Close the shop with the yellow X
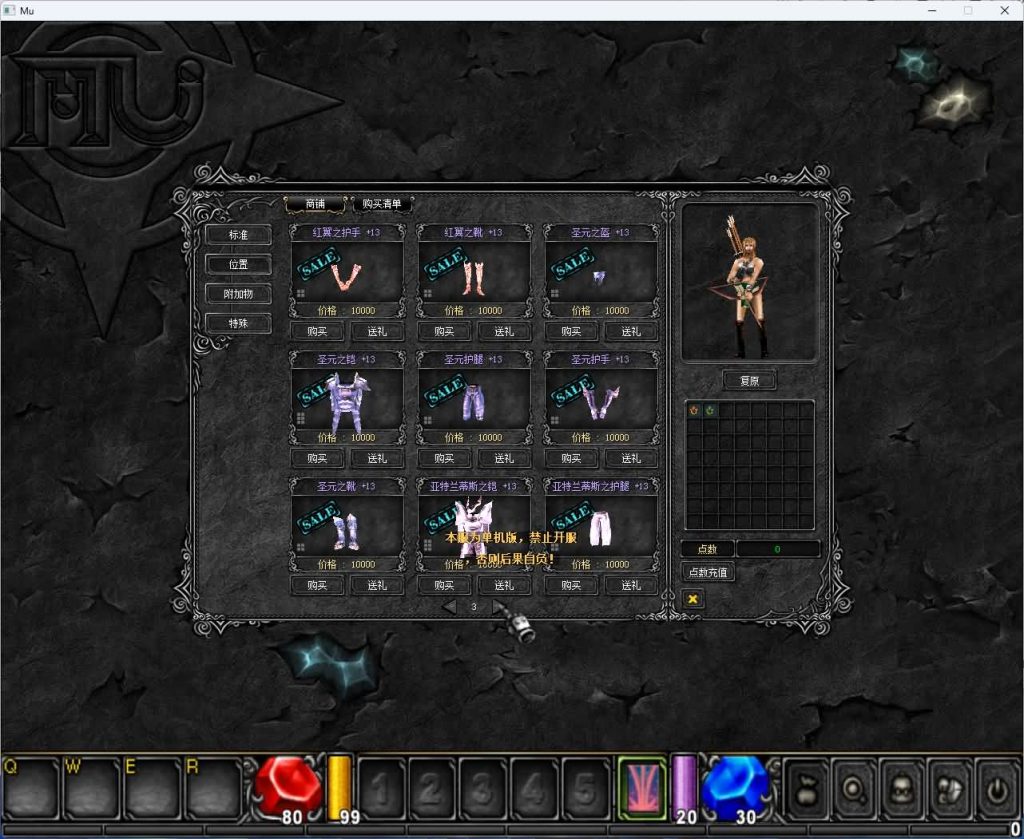The image size is (1024, 839). (692, 599)
